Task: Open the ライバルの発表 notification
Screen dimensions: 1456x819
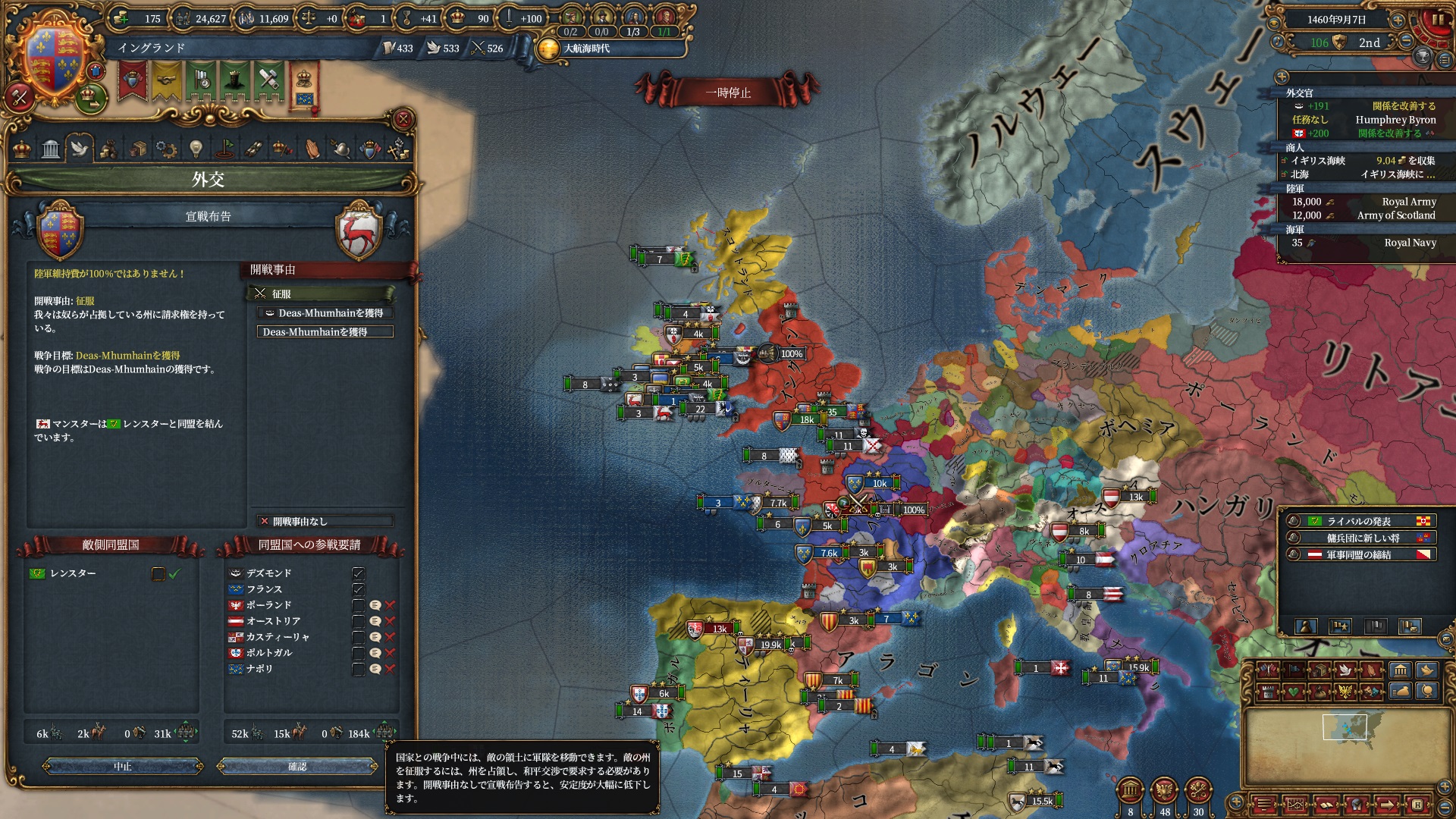Action: pos(1359,521)
